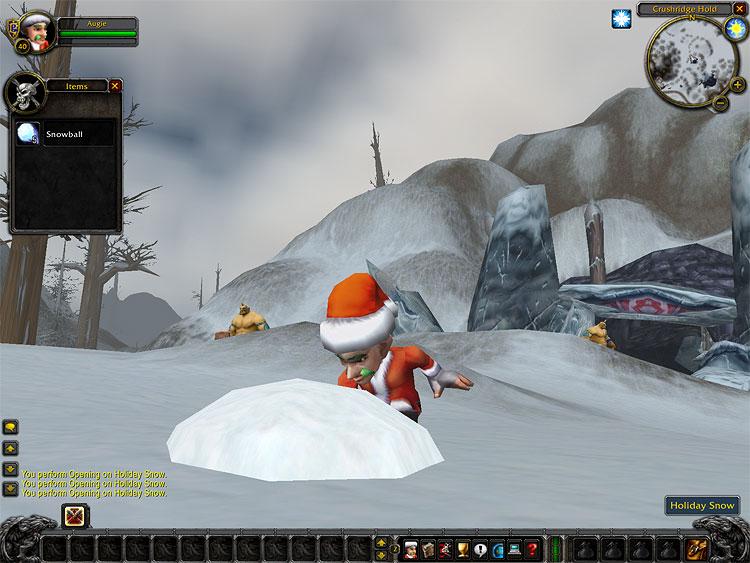Activate the crossed-out pet bar action button
The image size is (750, 563).
click(x=75, y=516)
